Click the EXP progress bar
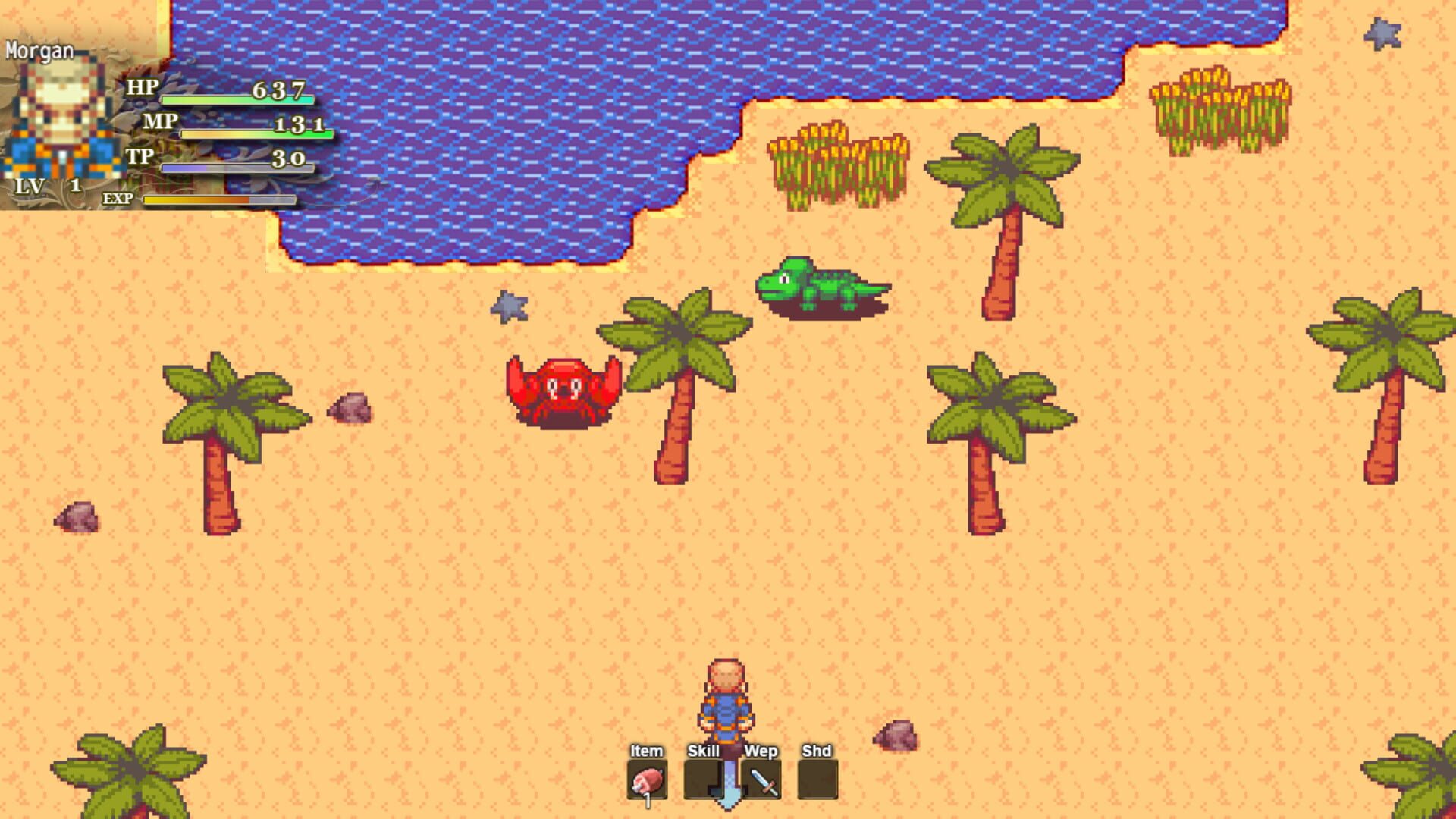 click(220, 200)
